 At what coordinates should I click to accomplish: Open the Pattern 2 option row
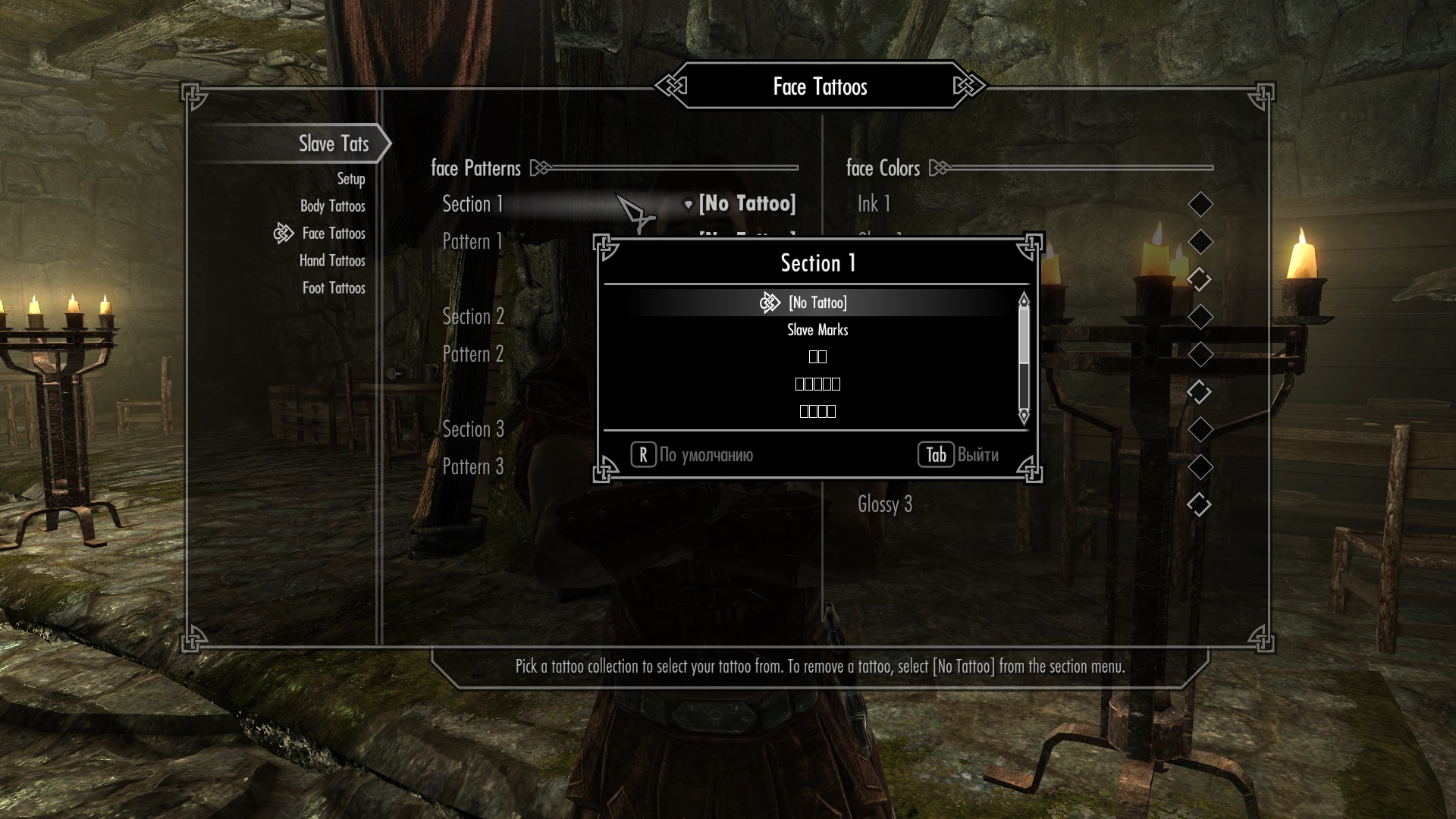tap(473, 354)
